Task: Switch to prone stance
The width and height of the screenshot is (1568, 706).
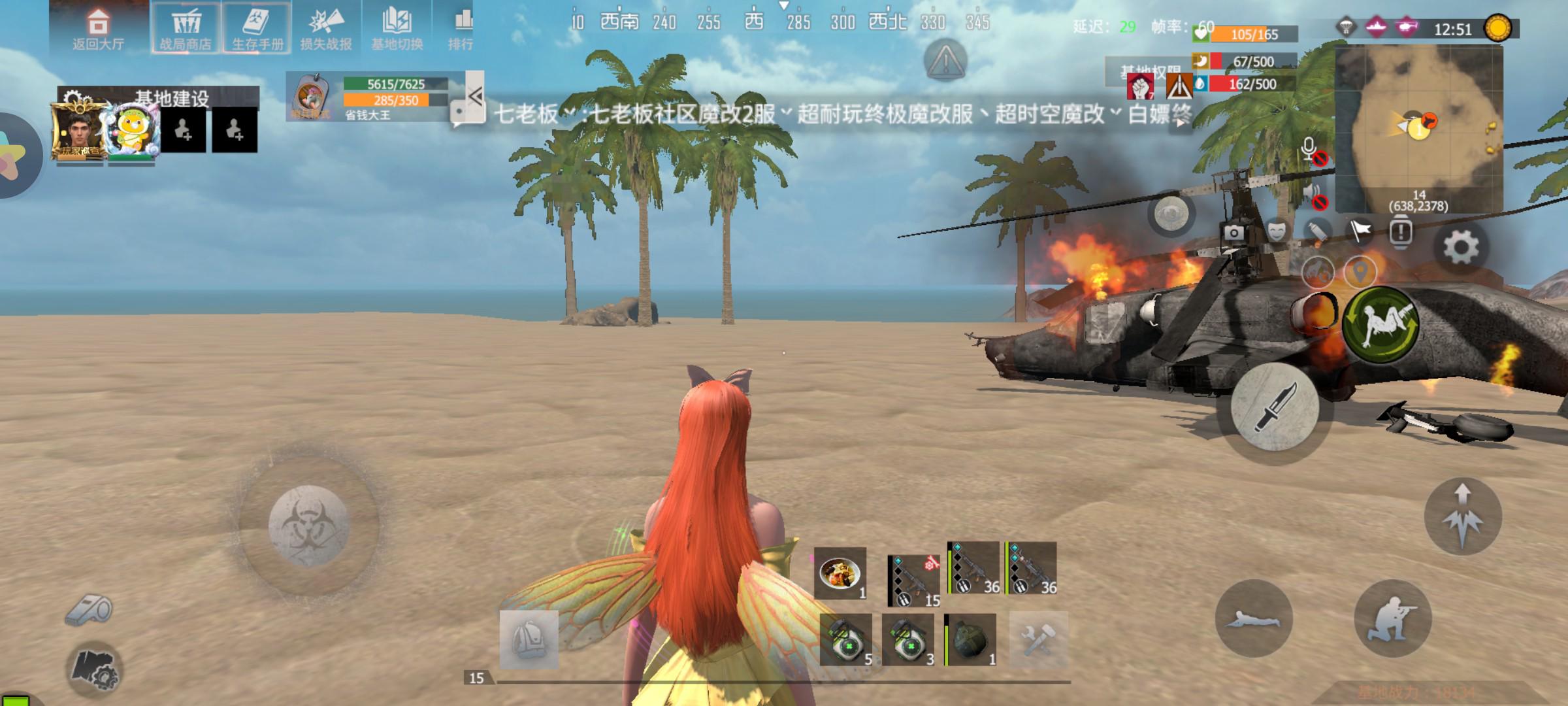Action: [1253, 618]
